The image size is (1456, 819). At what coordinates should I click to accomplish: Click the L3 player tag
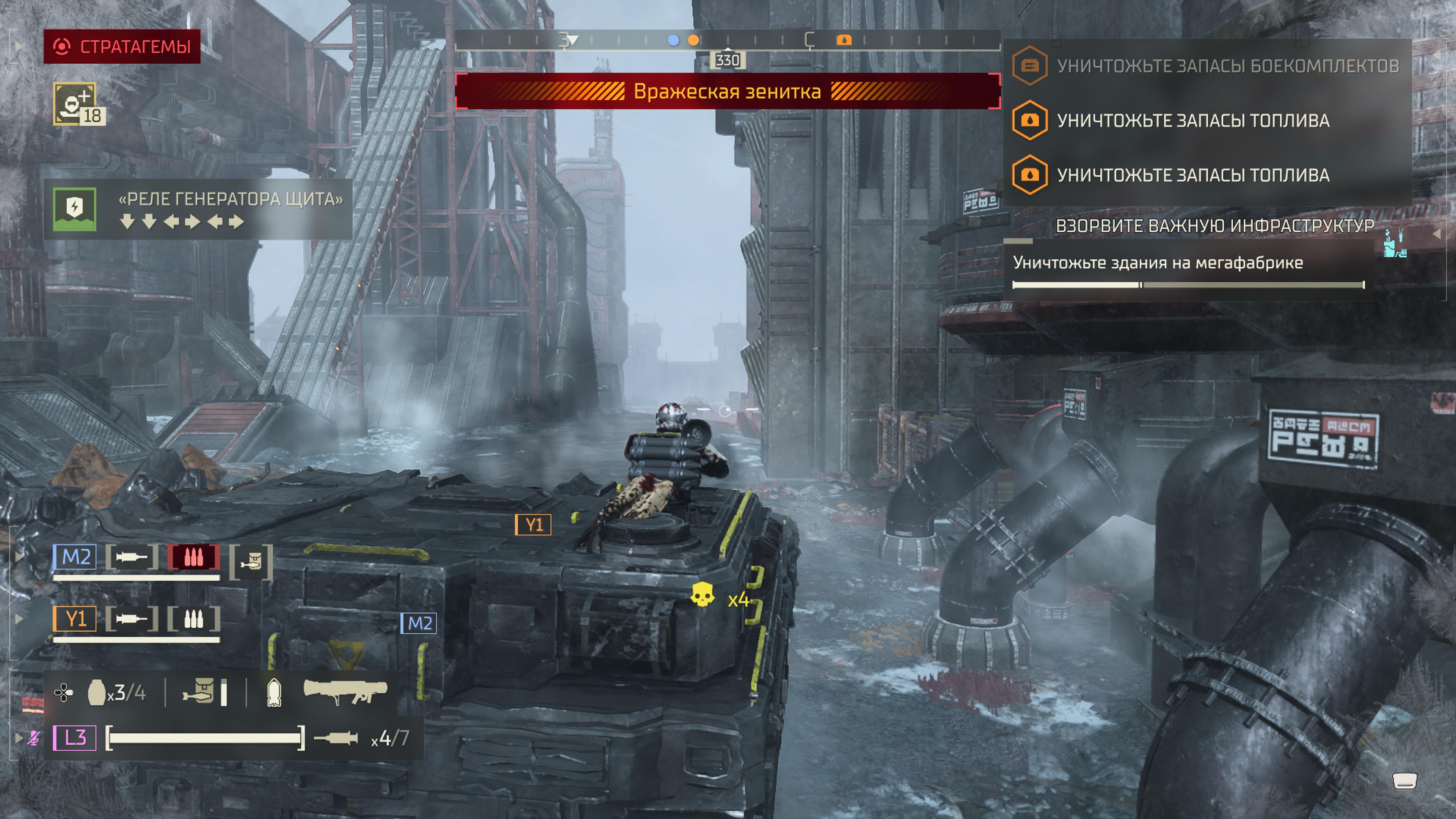[75, 737]
